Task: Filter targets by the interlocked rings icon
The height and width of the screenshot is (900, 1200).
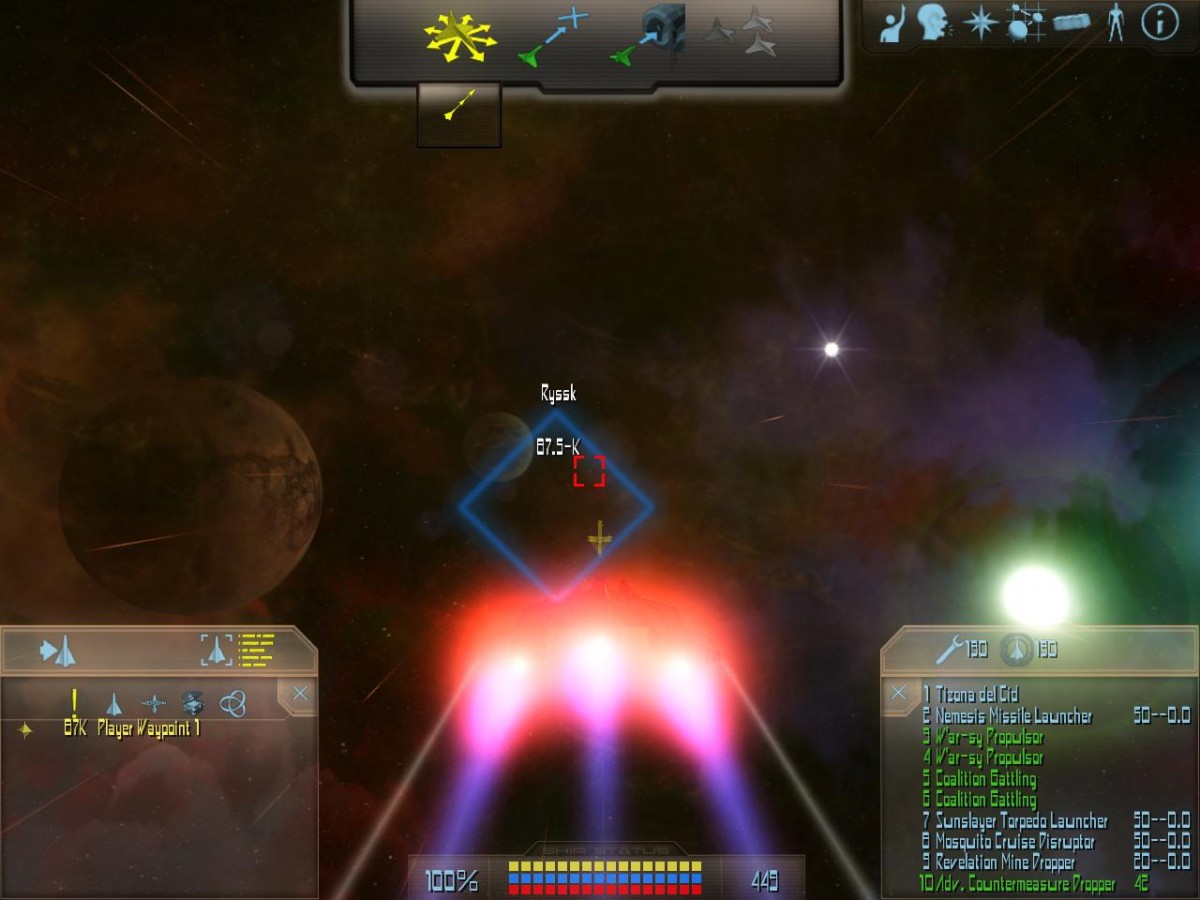Action: click(232, 703)
